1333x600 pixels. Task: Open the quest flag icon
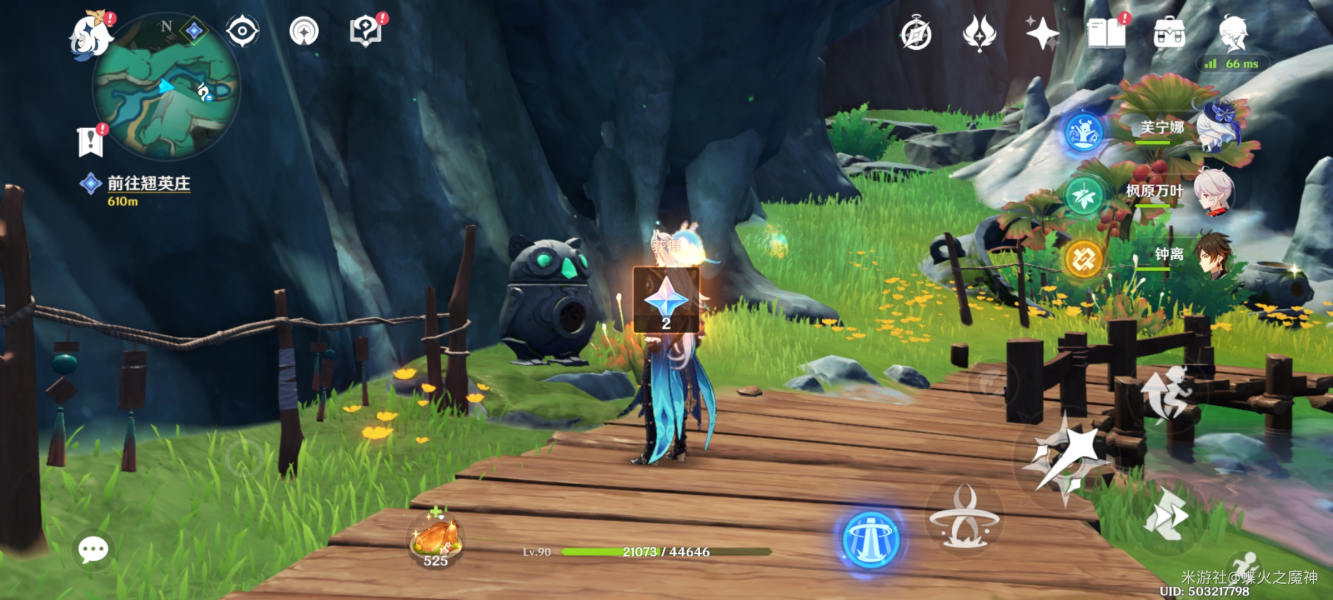coord(91,141)
